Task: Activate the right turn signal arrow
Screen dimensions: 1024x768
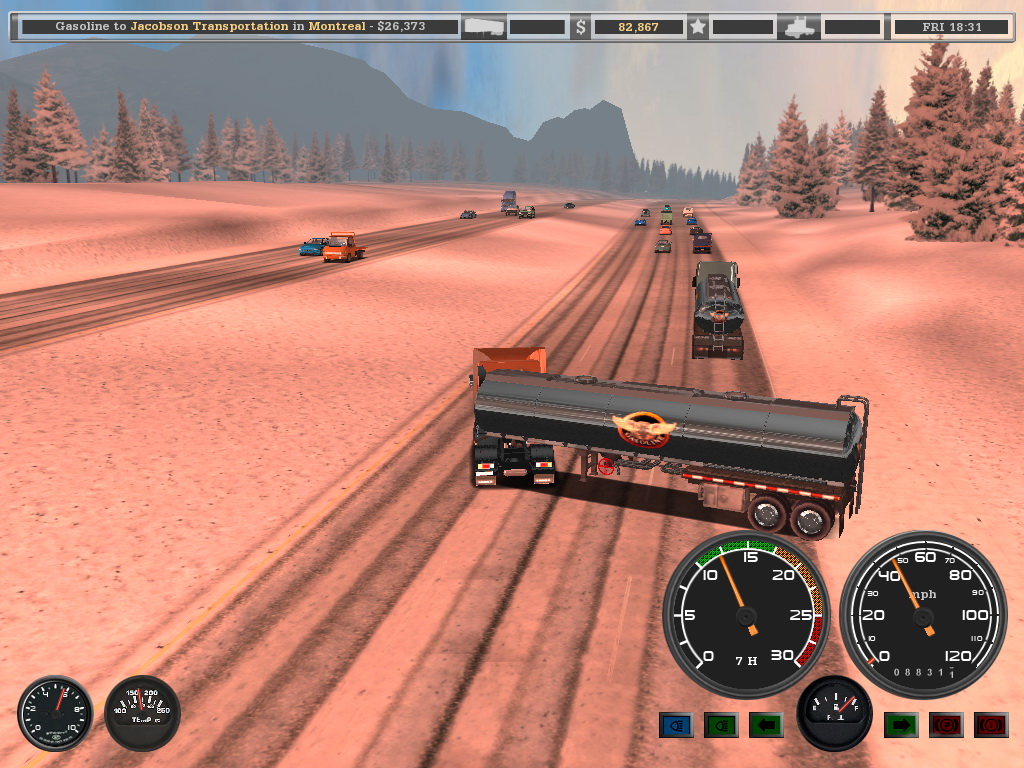Action: (x=901, y=725)
